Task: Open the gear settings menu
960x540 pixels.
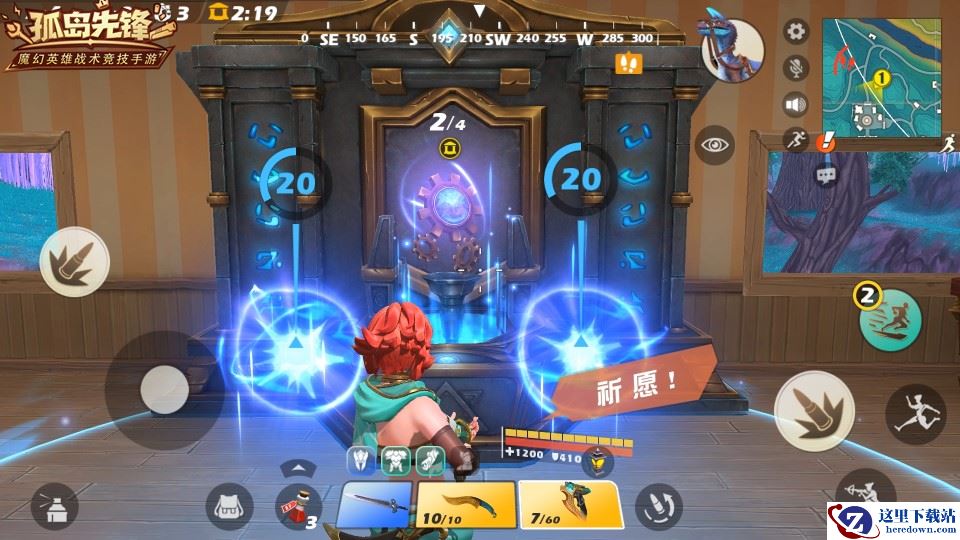Action: point(796,31)
